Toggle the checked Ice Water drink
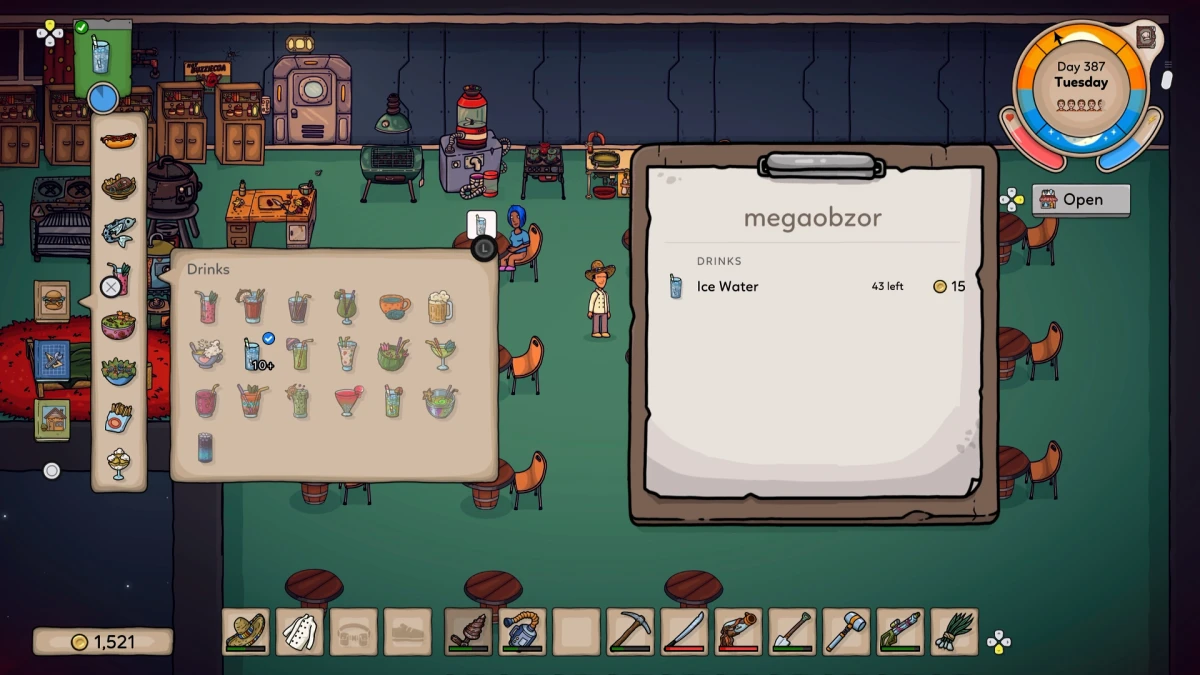This screenshot has width=1200, height=675. coord(253,353)
